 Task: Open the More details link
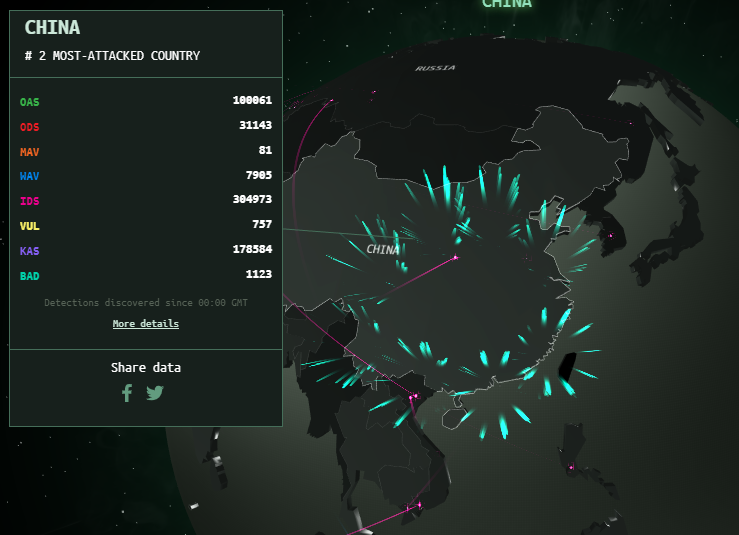click(146, 324)
